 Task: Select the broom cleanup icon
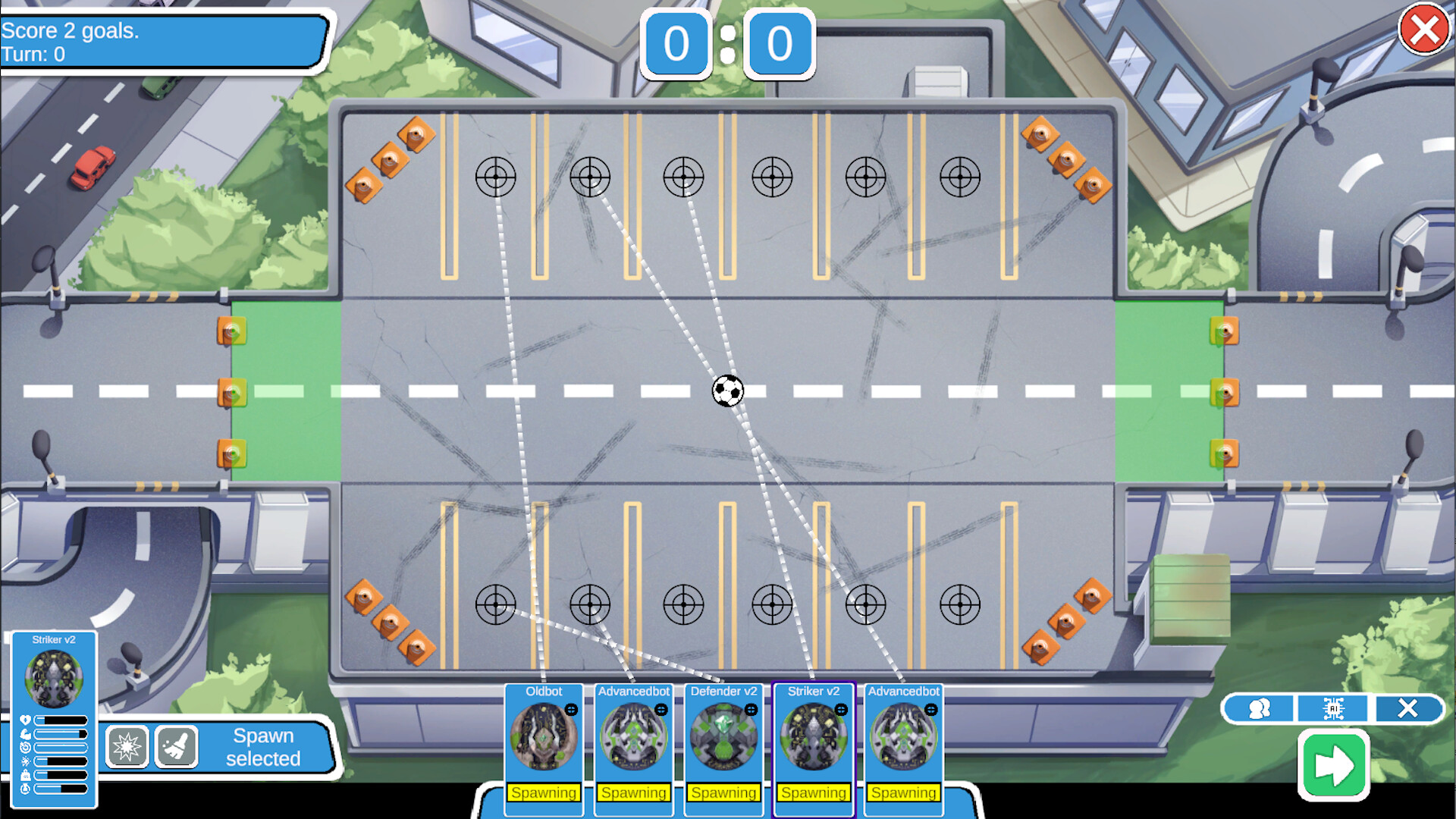[176, 747]
